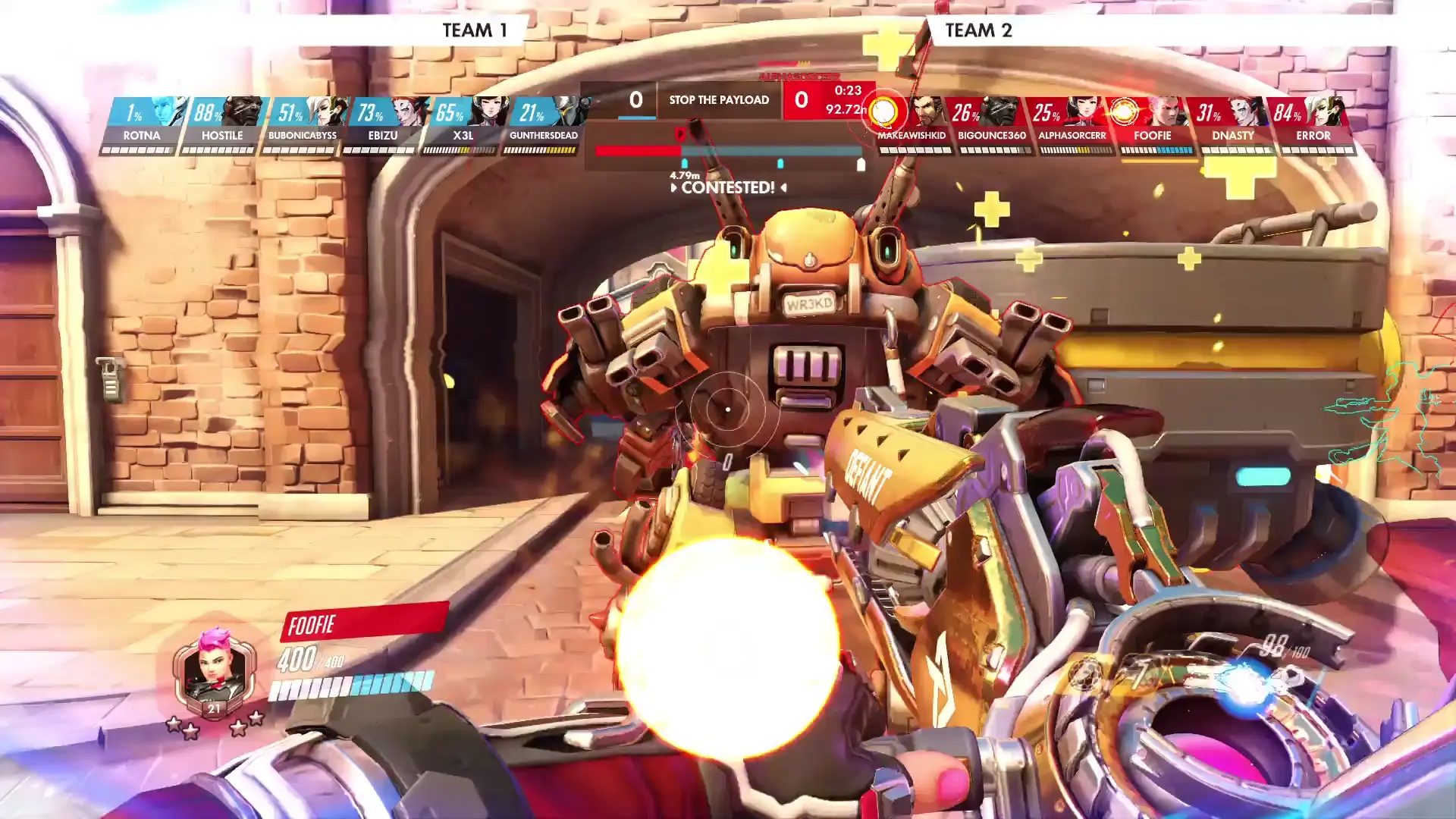Expand the CONTESTED objective indicator
Image resolution: width=1456 pixels, height=819 pixels.
click(x=726, y=187)
